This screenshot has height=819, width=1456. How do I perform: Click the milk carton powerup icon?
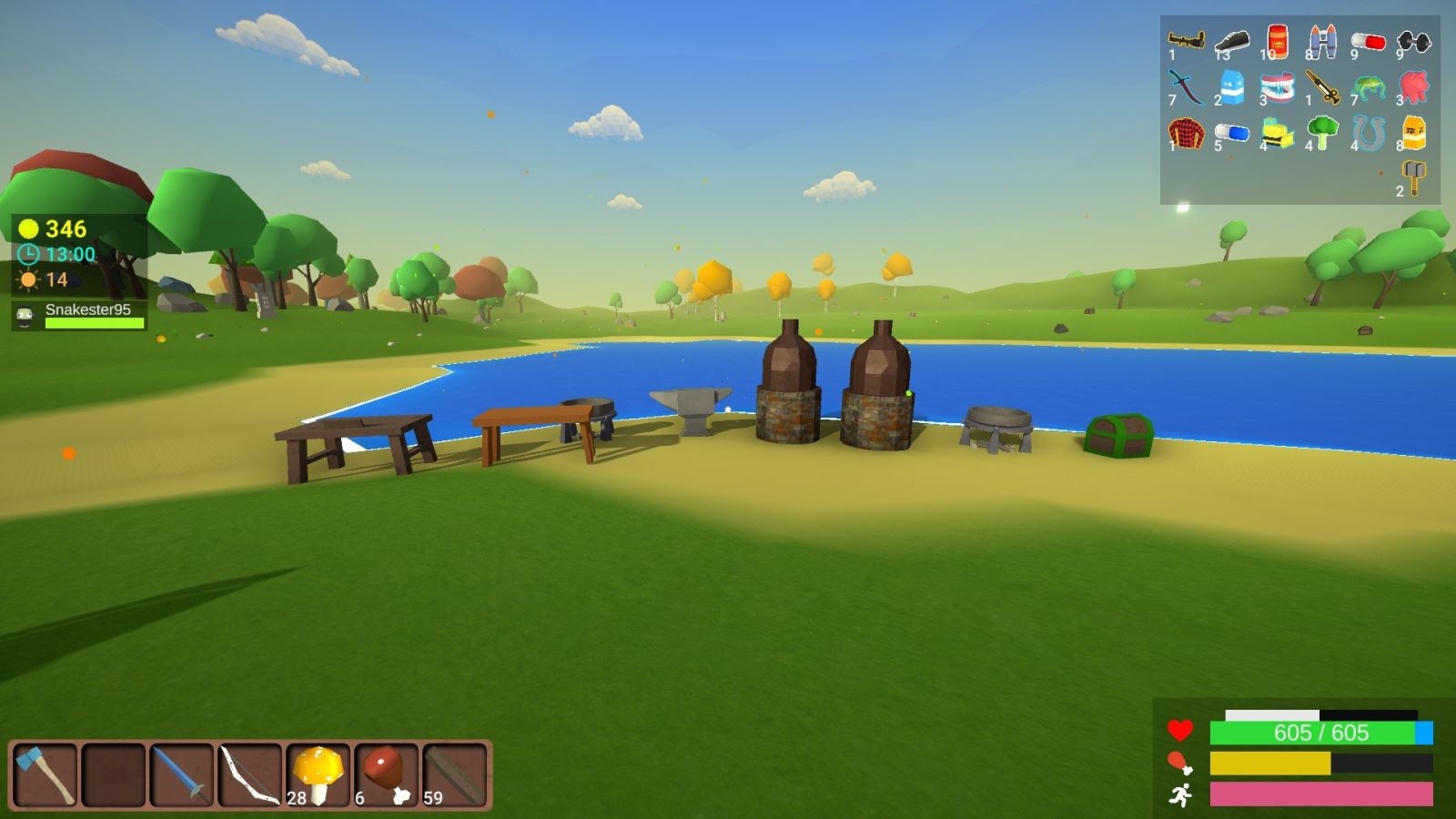pos(1231,87)
